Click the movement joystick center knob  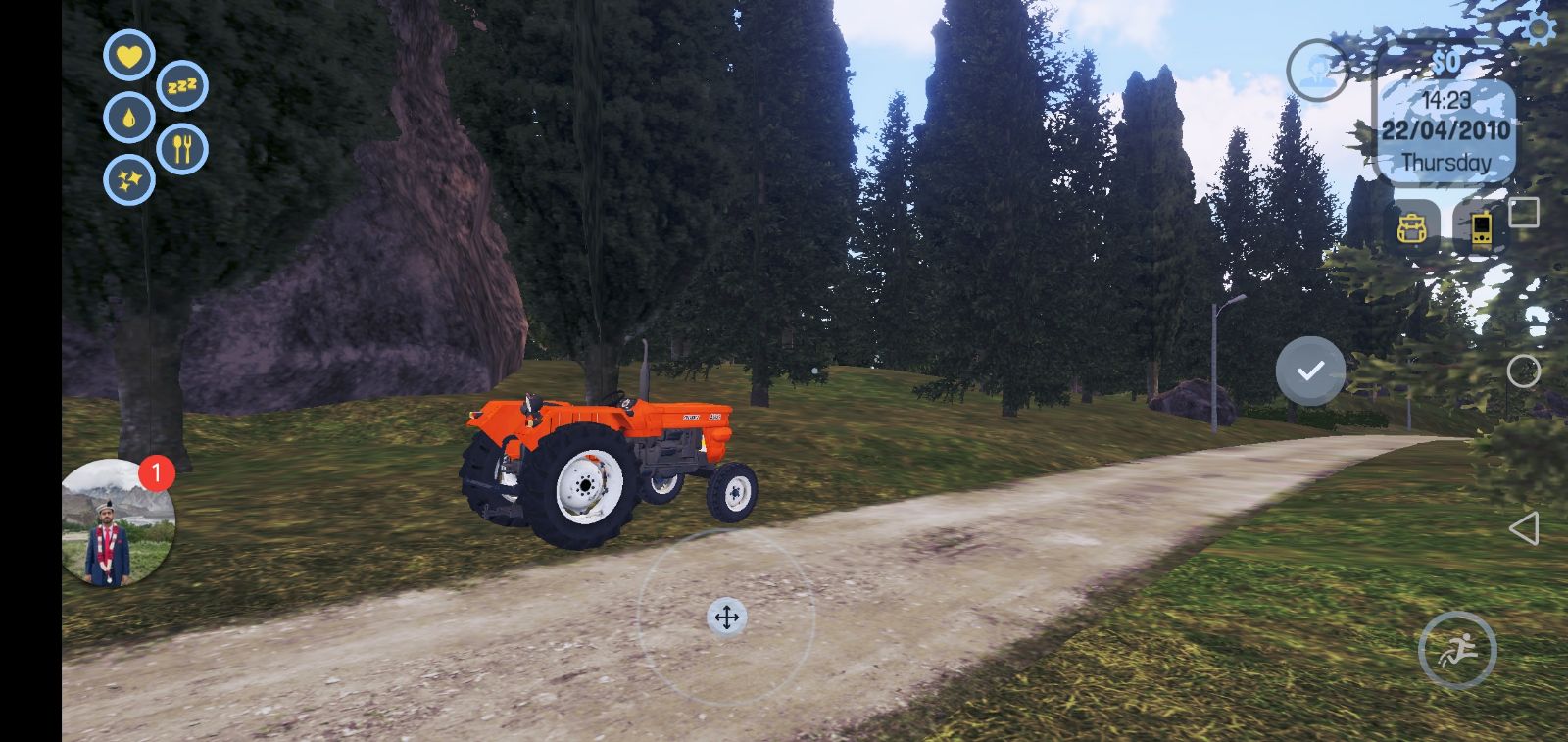click(726, 618)
